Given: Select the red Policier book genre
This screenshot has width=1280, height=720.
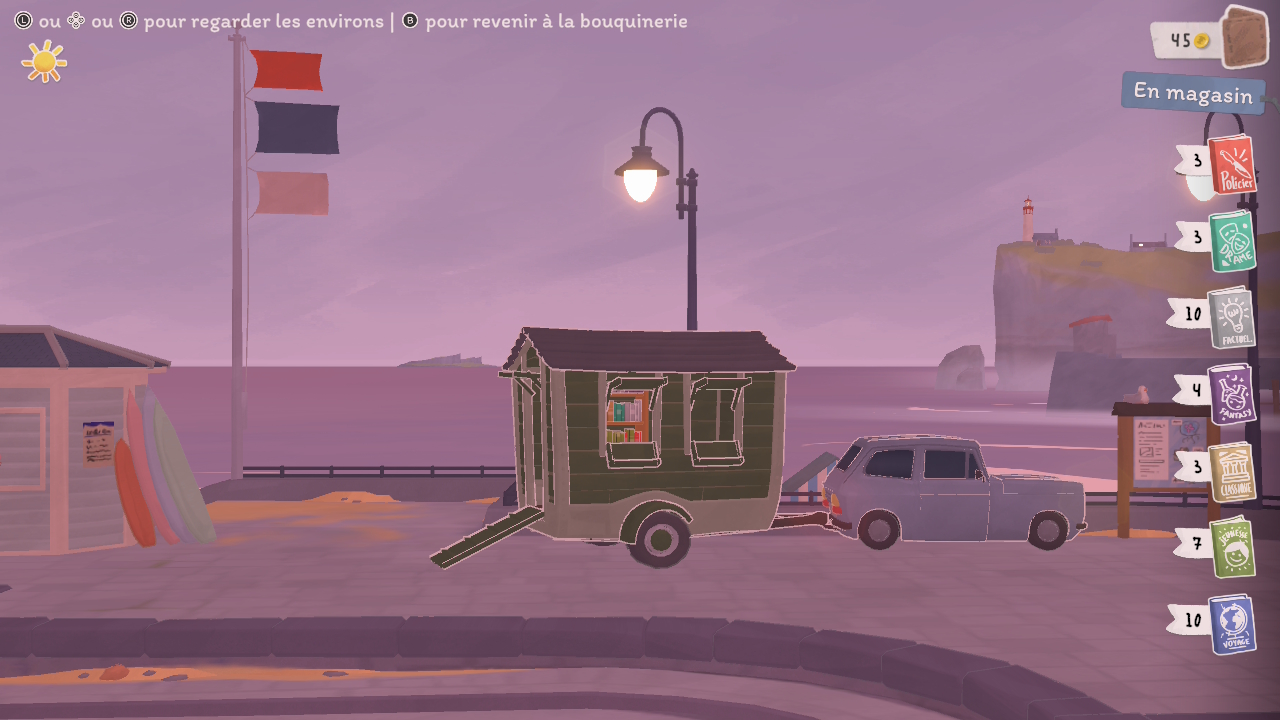Looking at the screenshot, I should [x=1231, y=165].
